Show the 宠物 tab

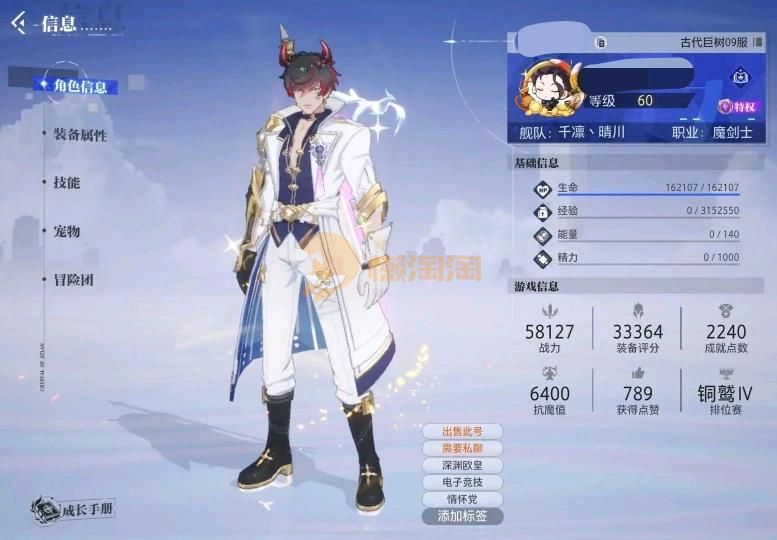pos(66,231)
